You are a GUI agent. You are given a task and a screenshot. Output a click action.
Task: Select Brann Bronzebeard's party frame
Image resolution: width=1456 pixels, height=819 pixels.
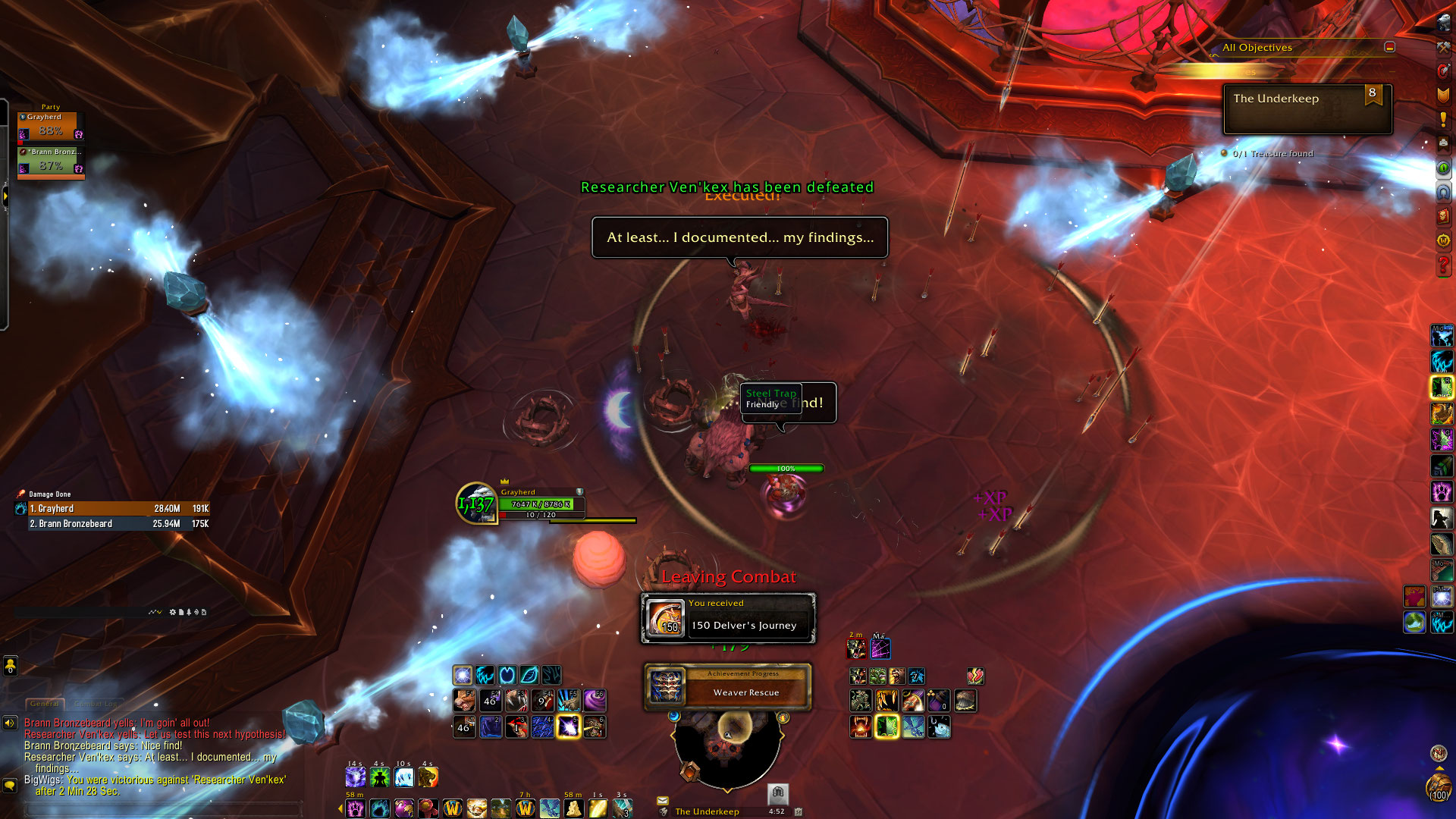pos(50,161)
